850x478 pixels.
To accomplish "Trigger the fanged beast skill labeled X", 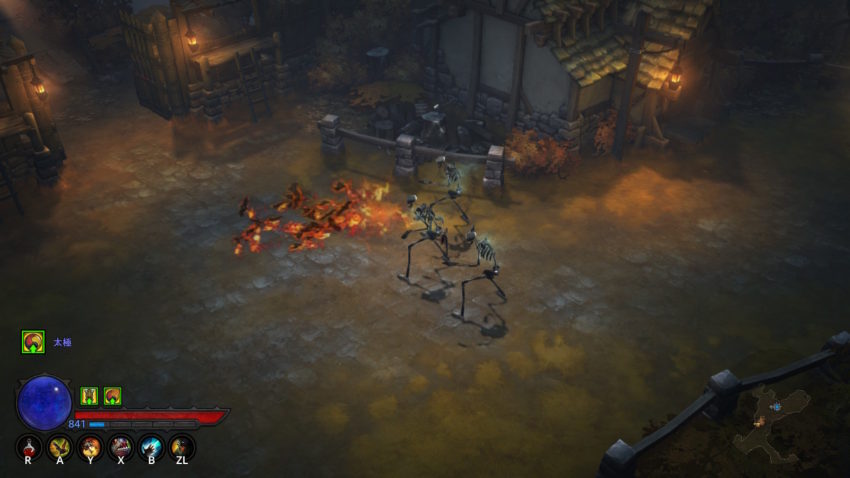I will tap(121, 447).
